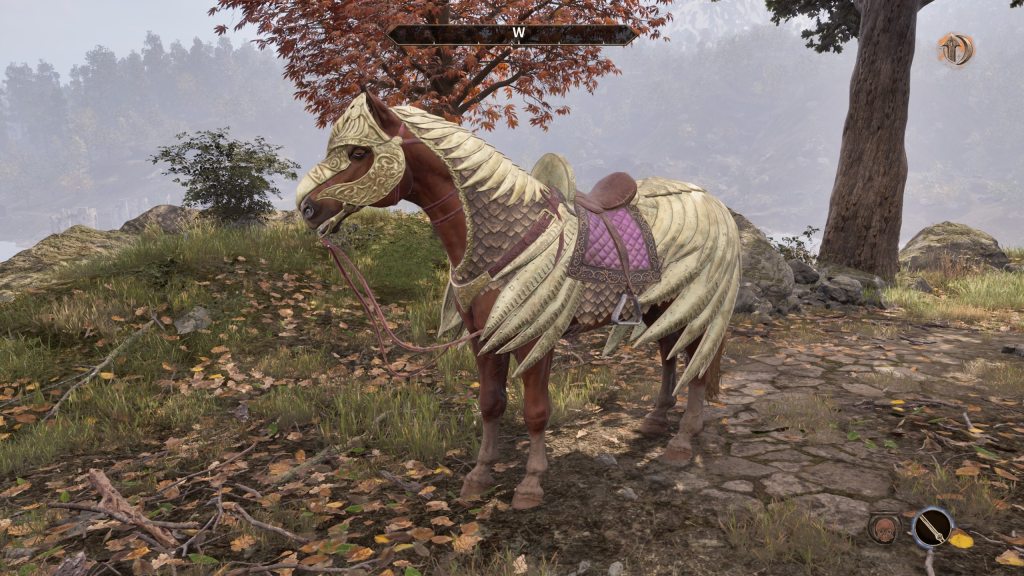This screenshot has width=1024, height=576.
Task: Select the glowing arrow emblem icon
Action: click(955, 49)
